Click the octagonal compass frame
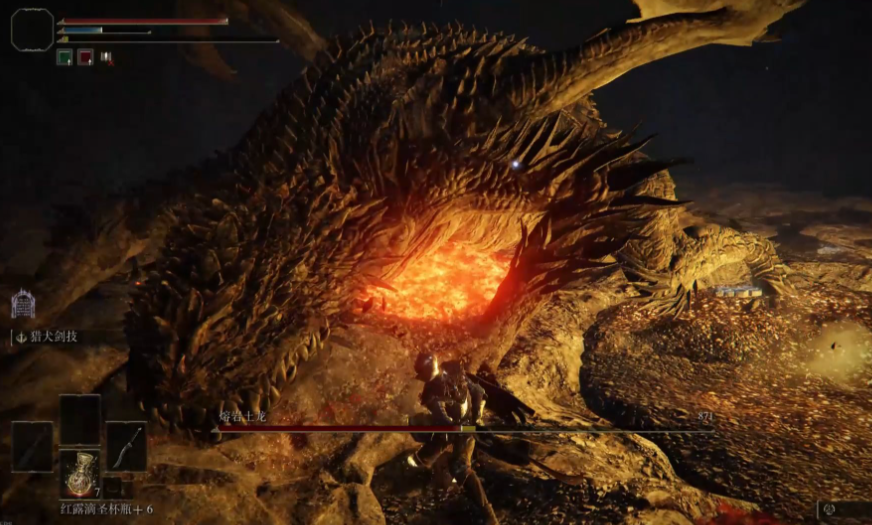Screen dimensions: 872x525 coord(32,30)
